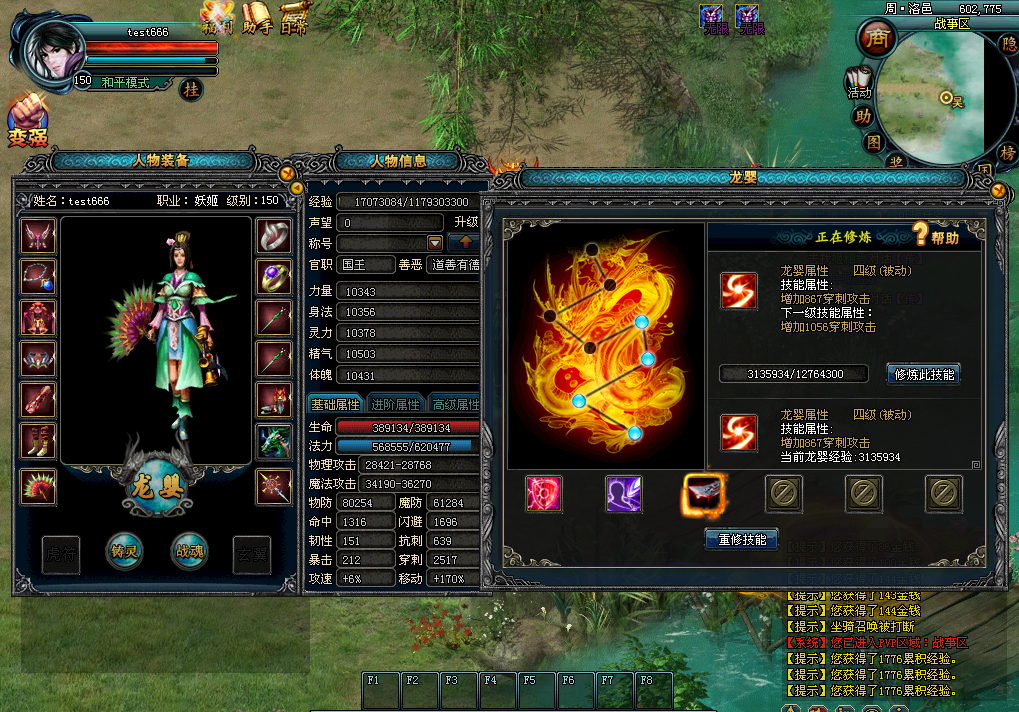Select the feather fan equipment slot
This screenshot has height=712, width=1019.
(39, 488)
